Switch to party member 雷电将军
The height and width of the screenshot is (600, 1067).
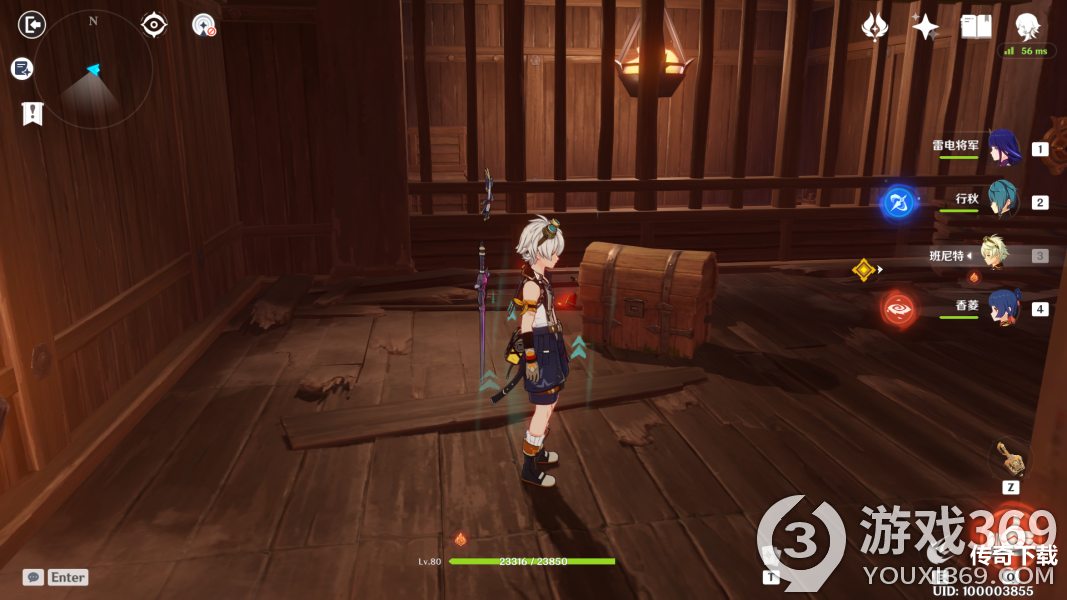pyautogui.click(x=1003, y=148)
